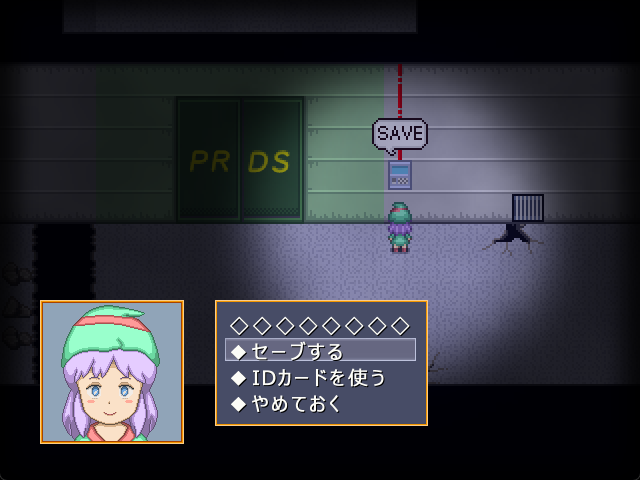Pick やめておく to cancel
640x480 pixels.
pos(297,403)
